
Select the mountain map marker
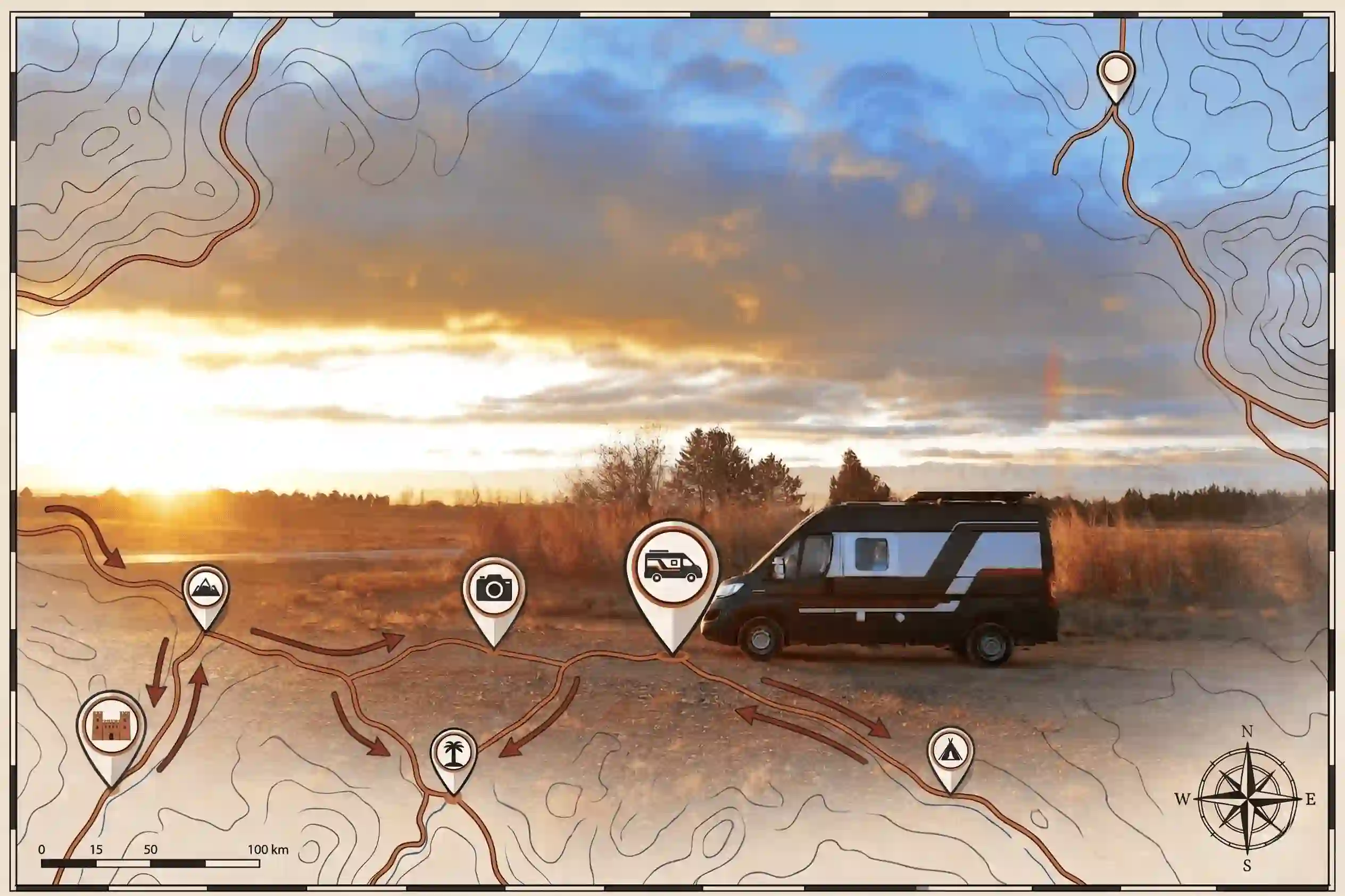(205, 588)
